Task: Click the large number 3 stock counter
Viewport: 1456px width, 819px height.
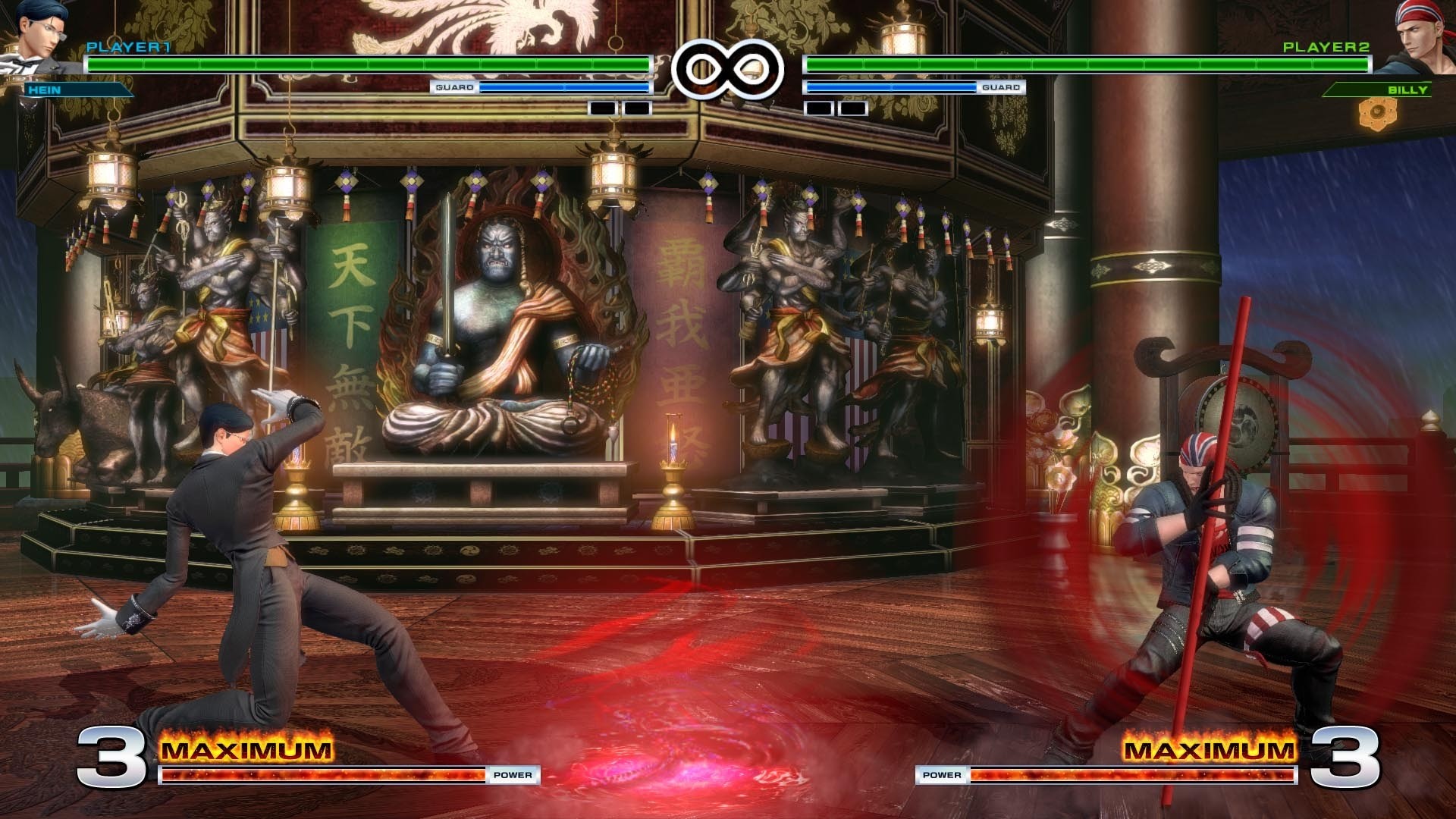Action: tap(112, 755)
